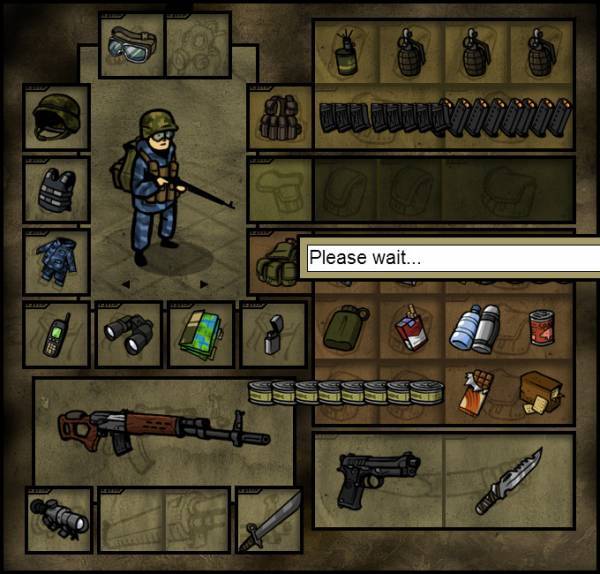Image resolution: width=600 pixels, height=574 pixels.
Task: Pick the cigarette pack item
Action: [408, 325]
